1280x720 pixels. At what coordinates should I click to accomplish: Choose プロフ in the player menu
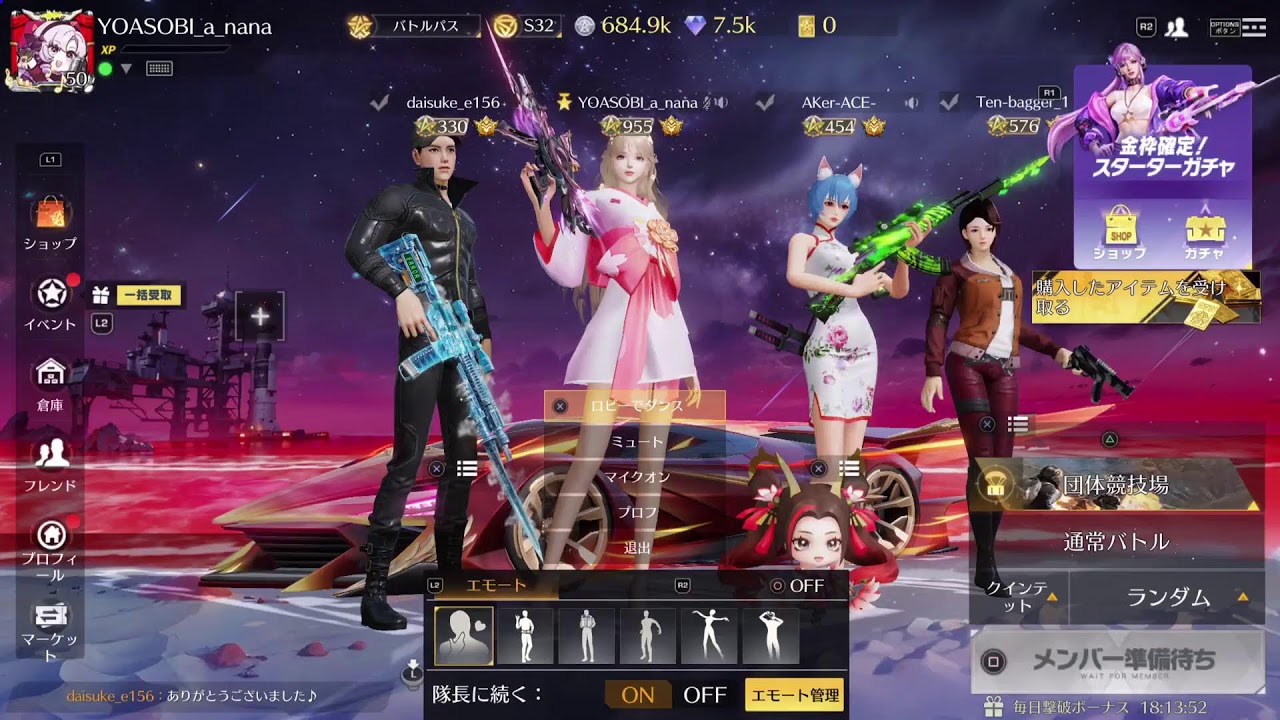[x=636, y=512]
